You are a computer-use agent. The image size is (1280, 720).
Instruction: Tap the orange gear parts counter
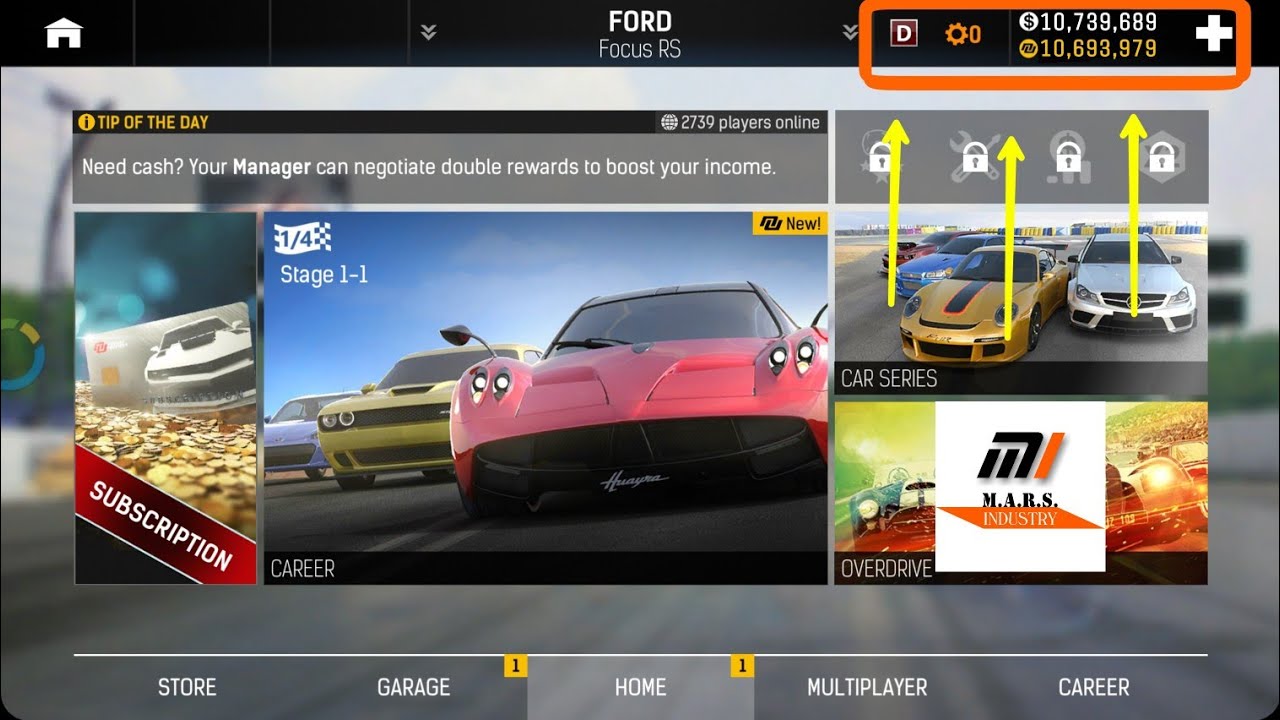coord(962,35)
